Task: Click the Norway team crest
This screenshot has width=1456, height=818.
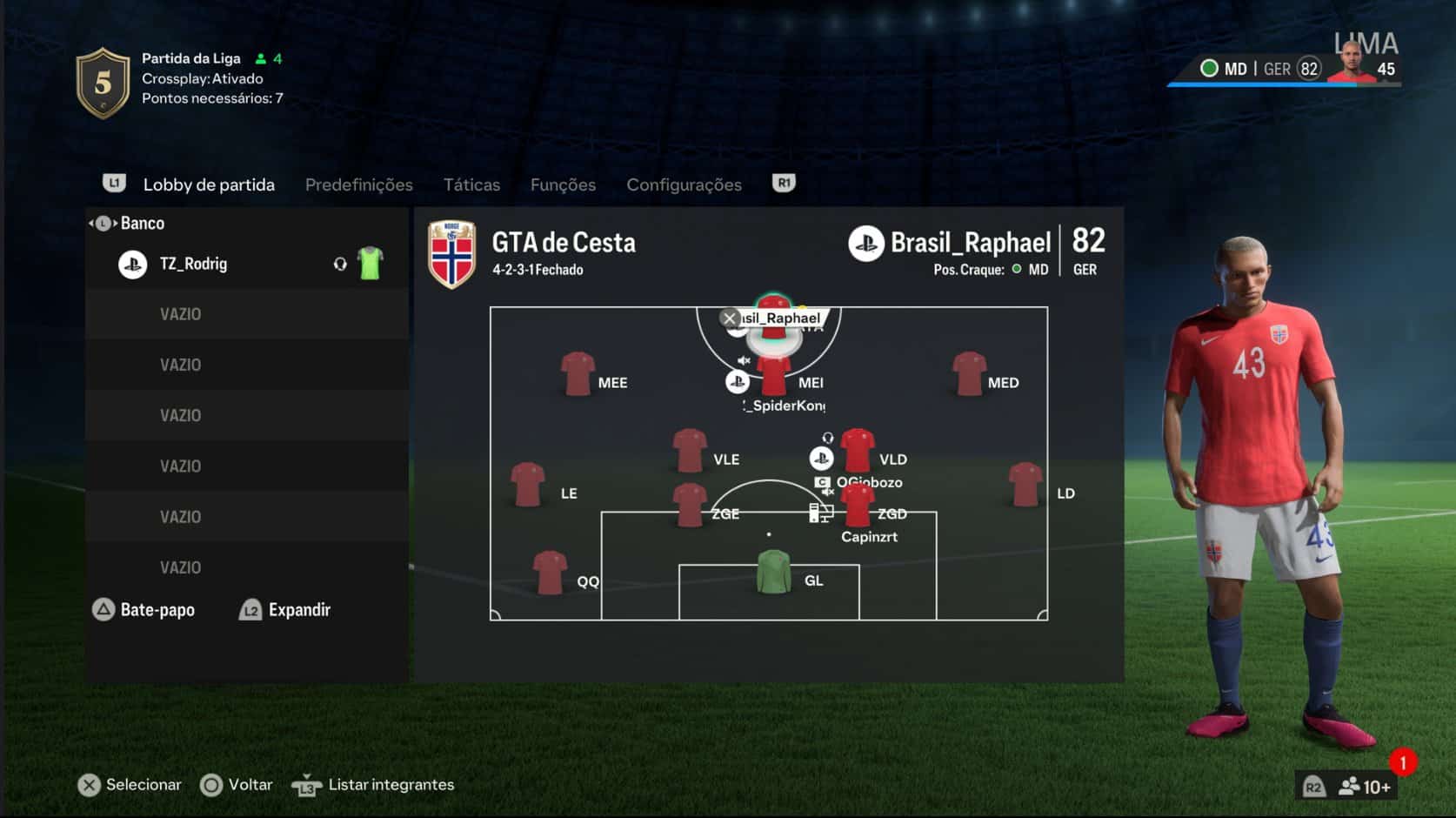Action: [x=451, y=255]
